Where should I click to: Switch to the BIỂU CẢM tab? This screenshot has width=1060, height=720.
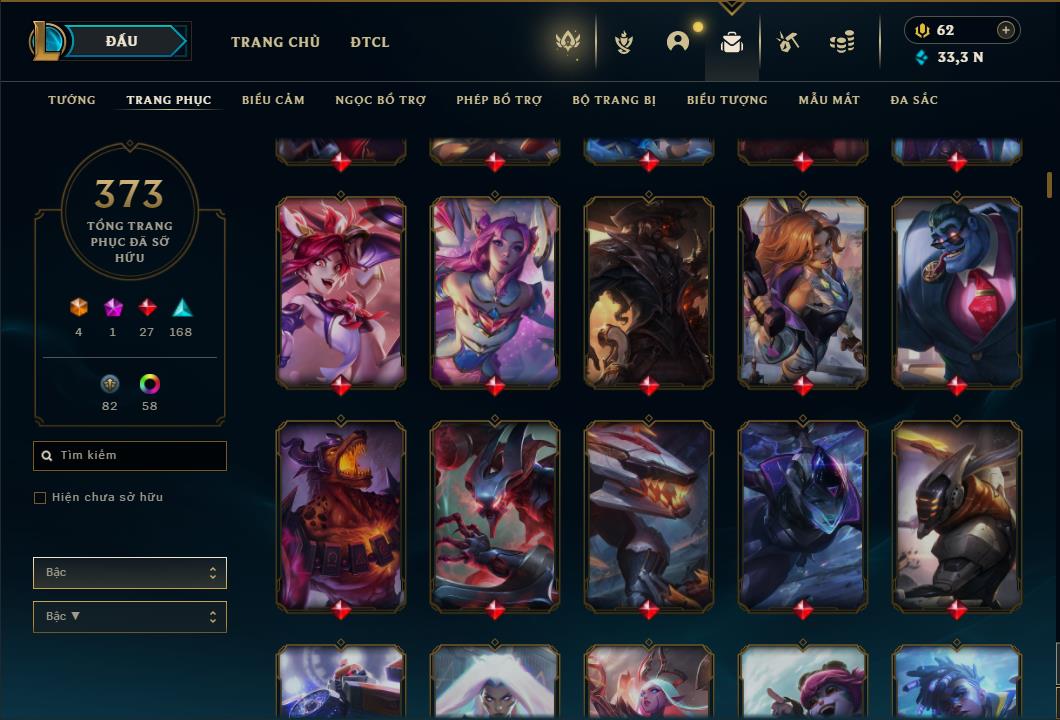(273, 100)
